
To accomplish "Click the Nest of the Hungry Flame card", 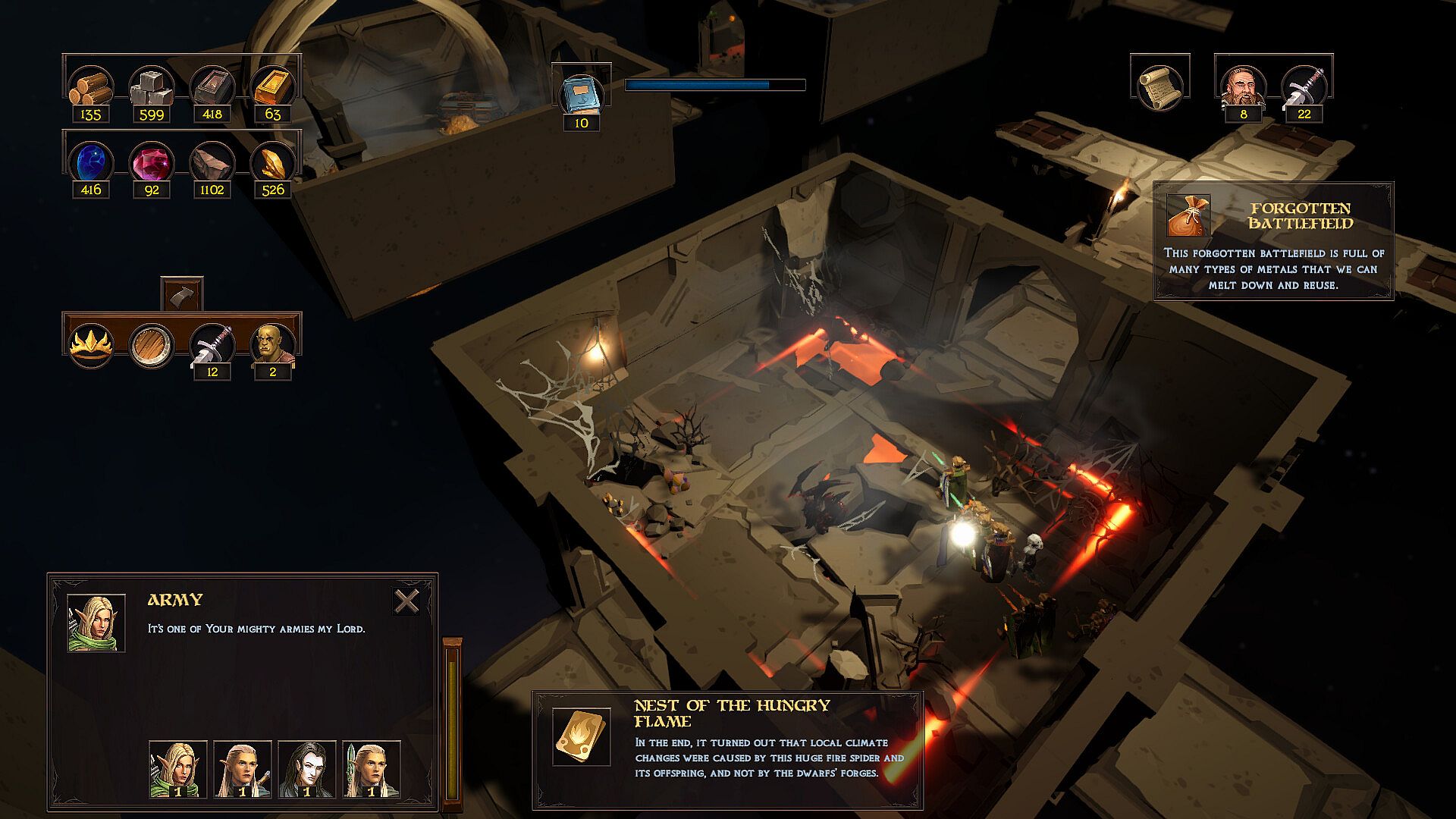I will (581, 736).
